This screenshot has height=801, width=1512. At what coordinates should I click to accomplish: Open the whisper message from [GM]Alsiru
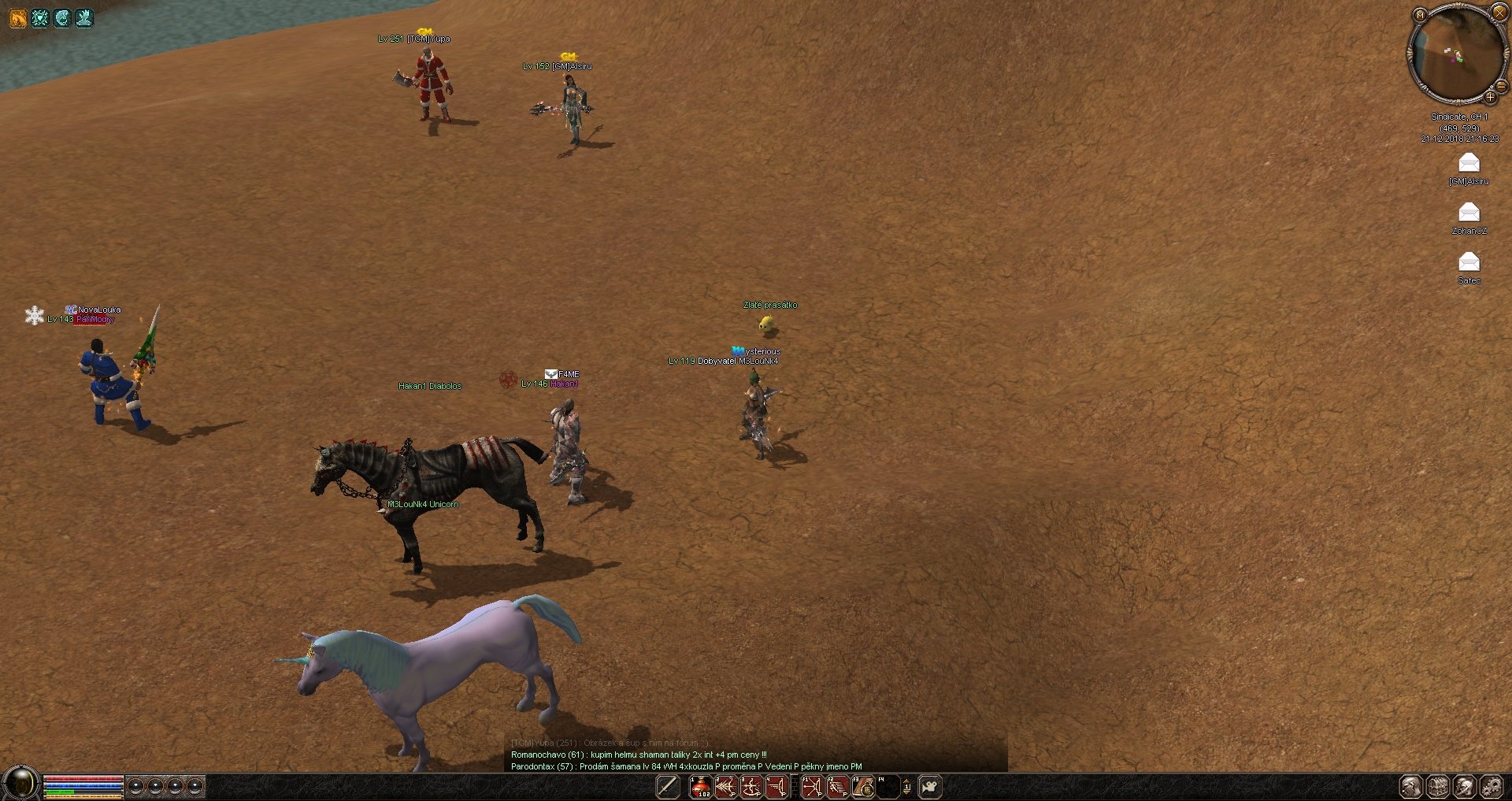click(x=1469, y=163)
